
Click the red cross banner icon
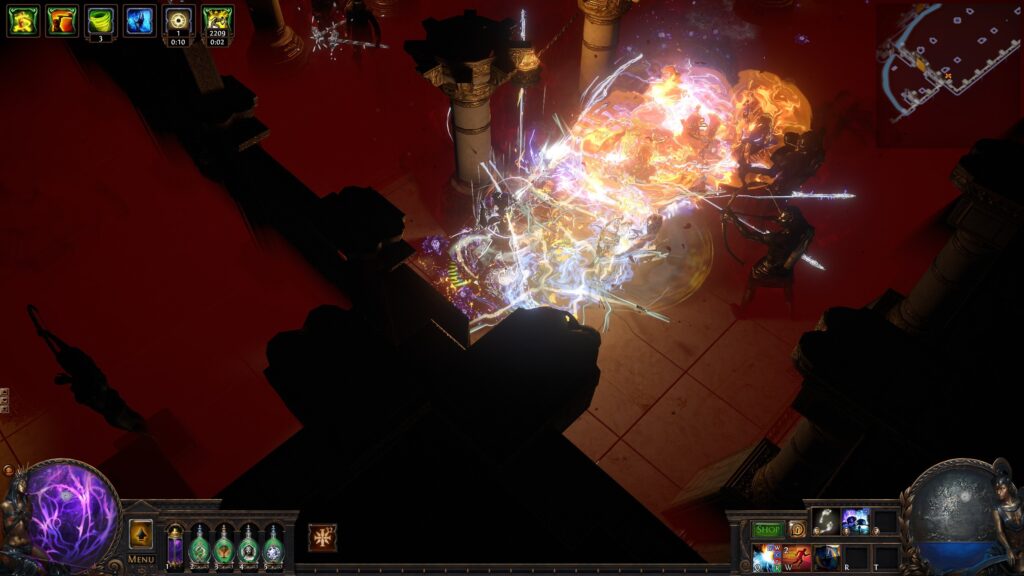coord(322,537)
